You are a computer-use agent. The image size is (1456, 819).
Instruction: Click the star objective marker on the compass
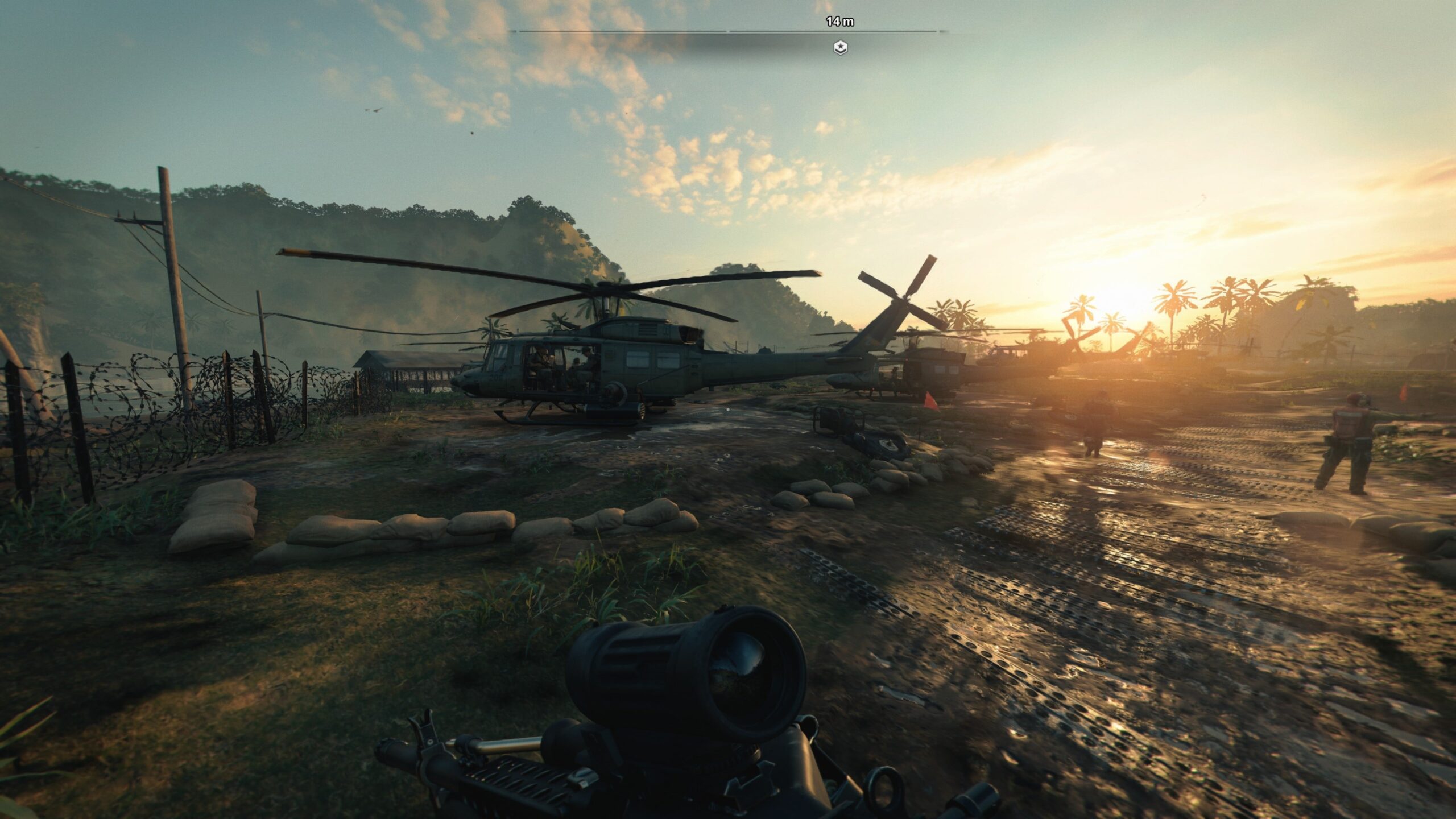click(x=840, y=48)
